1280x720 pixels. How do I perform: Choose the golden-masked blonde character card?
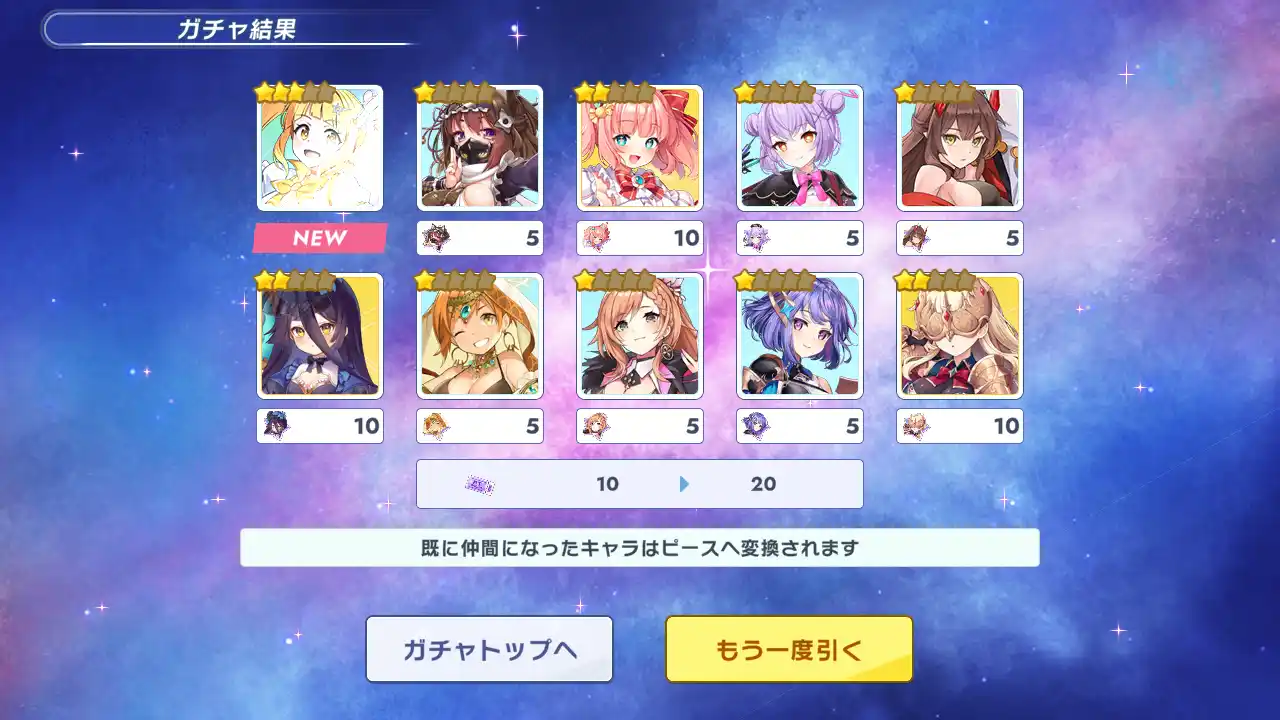click(960, 336)
